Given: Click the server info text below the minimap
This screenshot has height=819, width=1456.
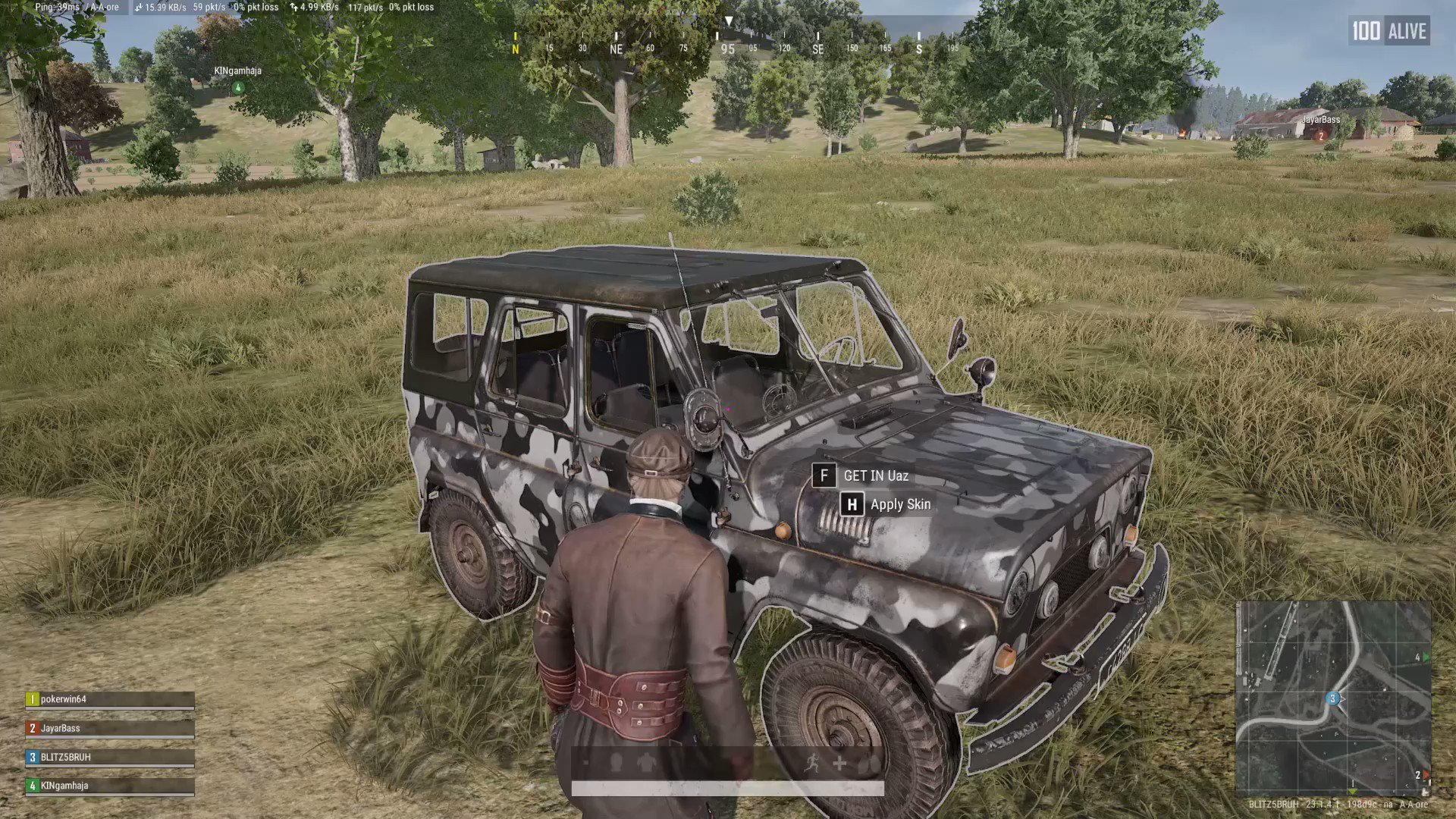Looking at the screenshot, I should tap(1339, 805).
